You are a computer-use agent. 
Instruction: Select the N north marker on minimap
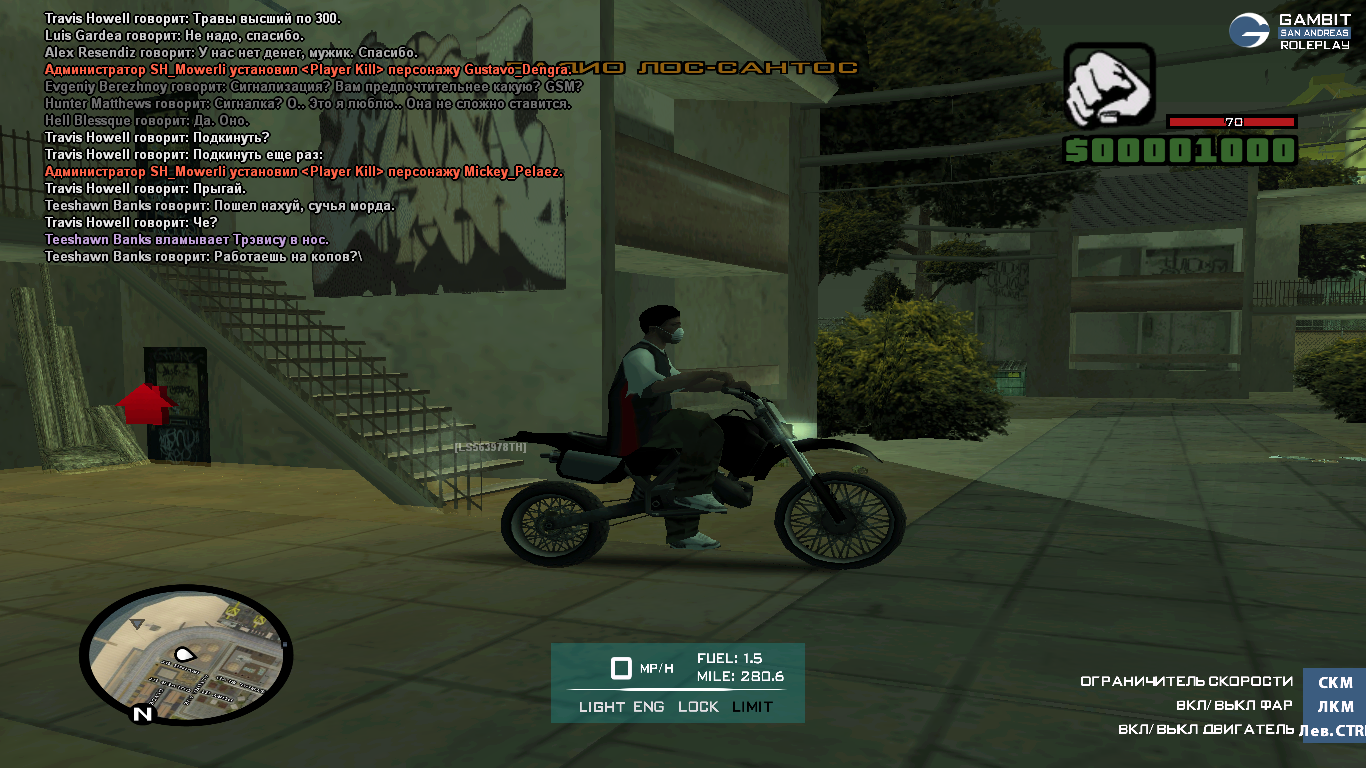tap(143, 714)
